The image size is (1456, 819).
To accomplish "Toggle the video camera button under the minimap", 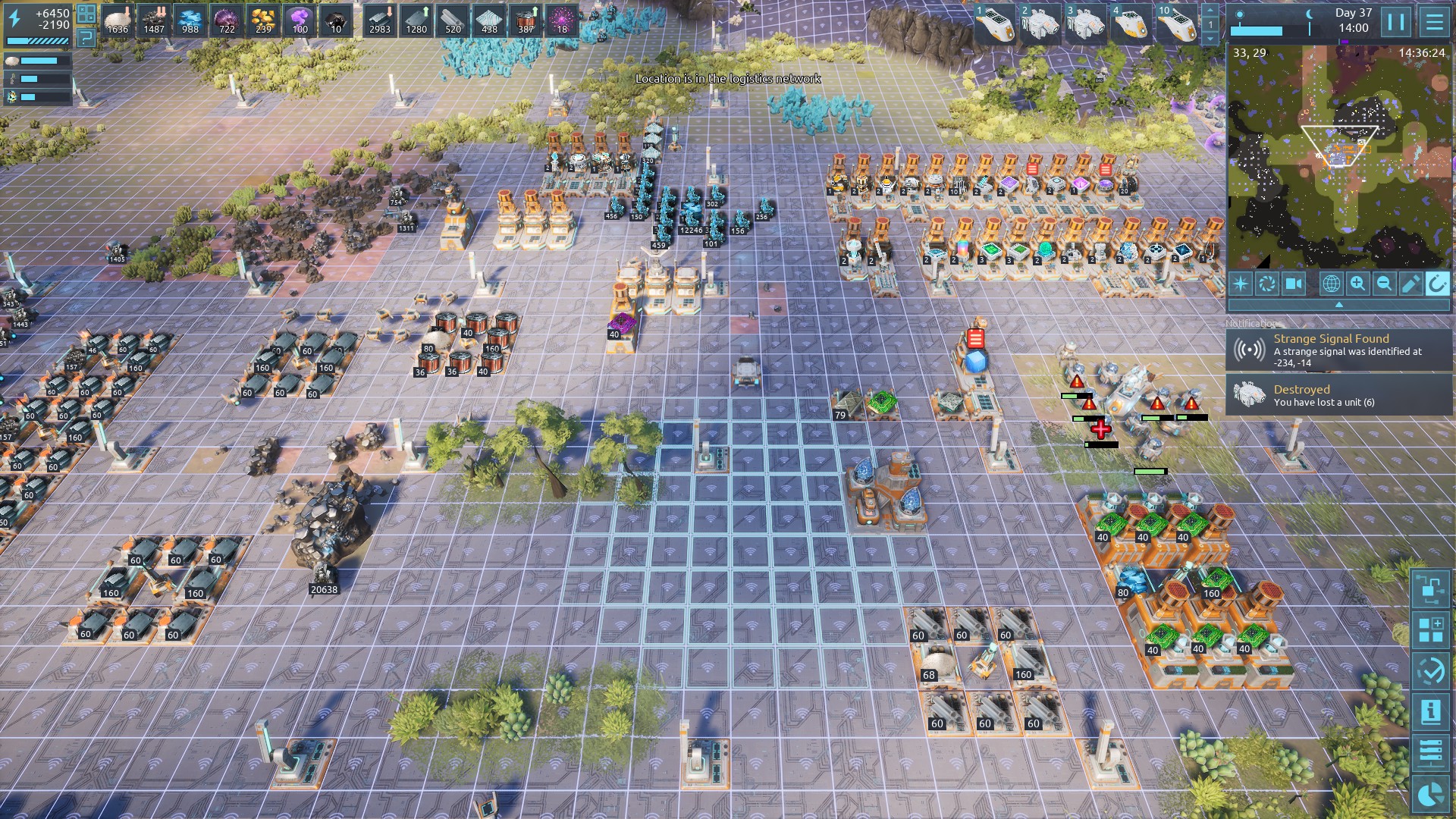I will (x=1294, y=284).
